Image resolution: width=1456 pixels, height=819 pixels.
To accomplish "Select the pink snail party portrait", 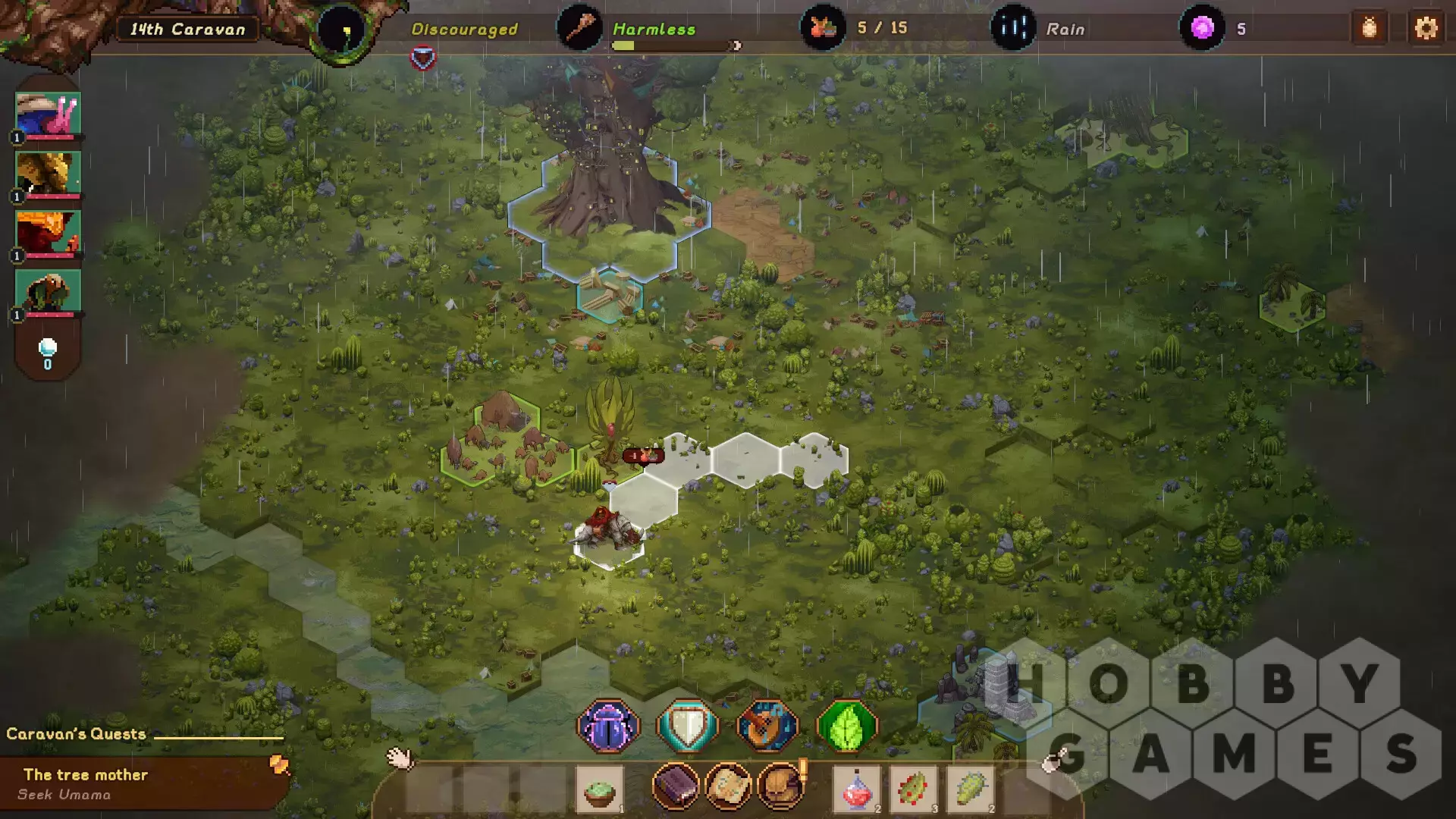I will pos(48,115).
